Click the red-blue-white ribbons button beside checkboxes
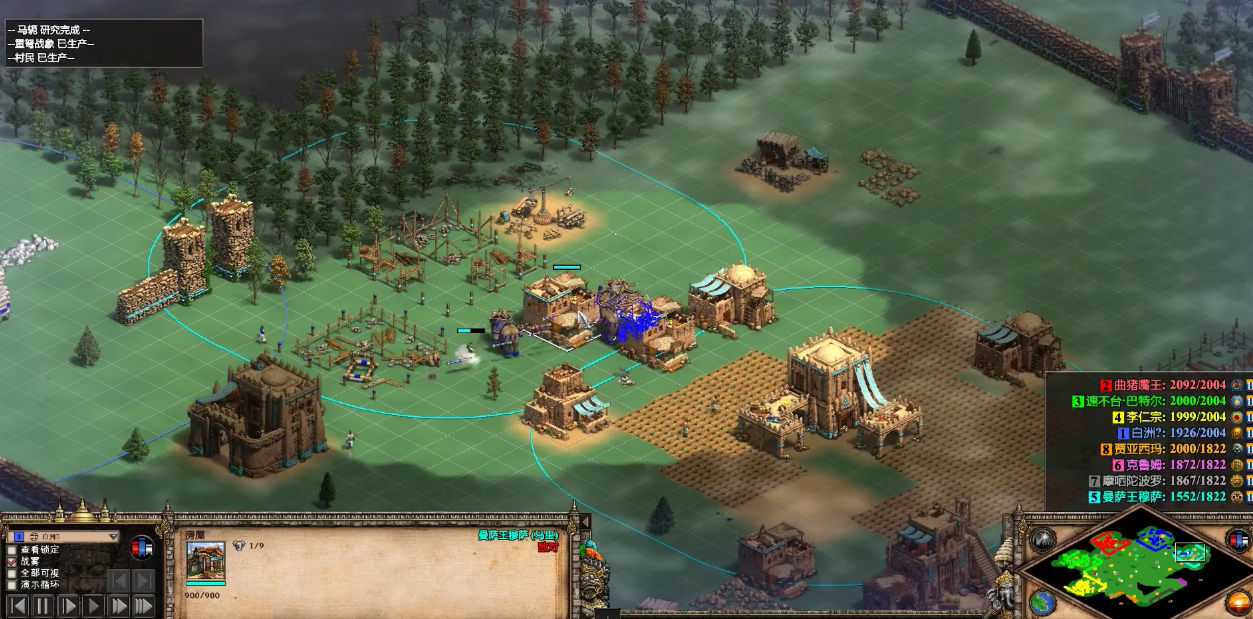This screenshot has width=1253, height=619. pos(142,548)
